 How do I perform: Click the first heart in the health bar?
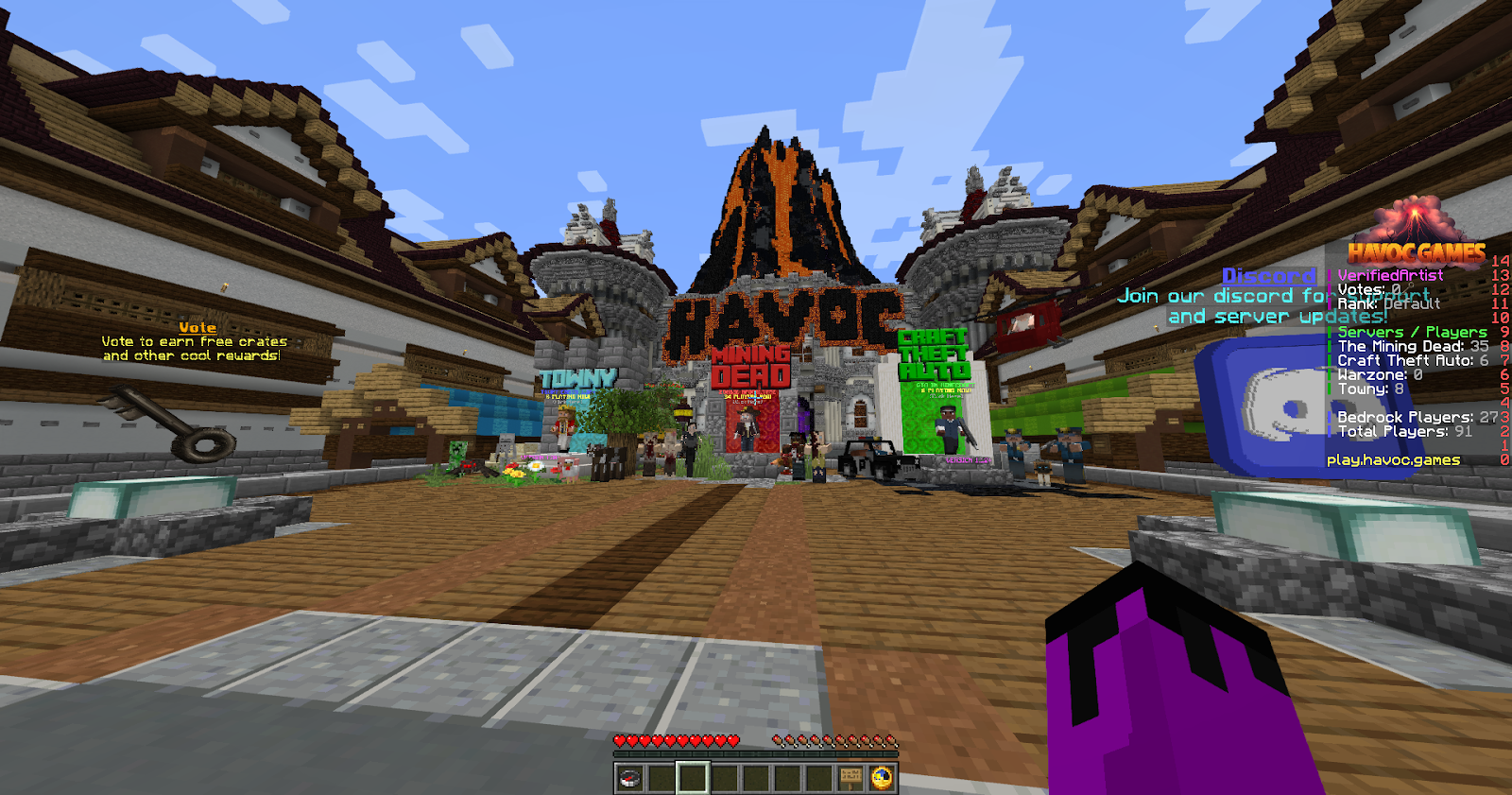(x=617, y=742)
